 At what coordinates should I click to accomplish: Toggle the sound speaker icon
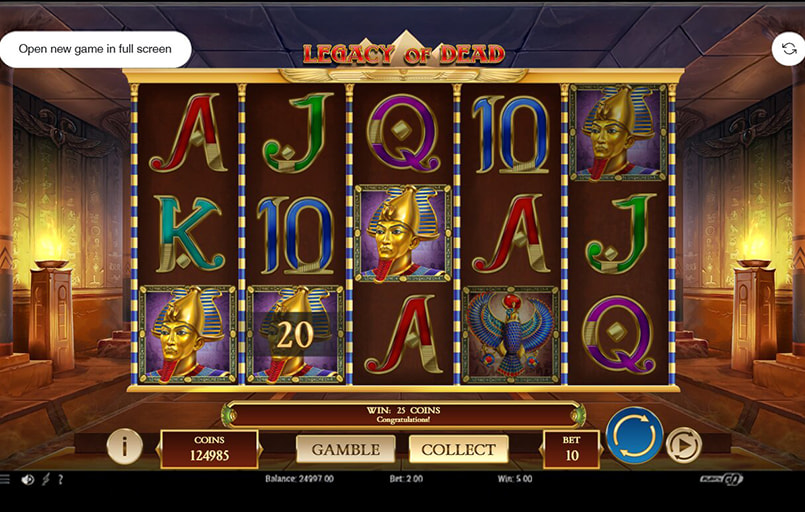click(27, 479)
